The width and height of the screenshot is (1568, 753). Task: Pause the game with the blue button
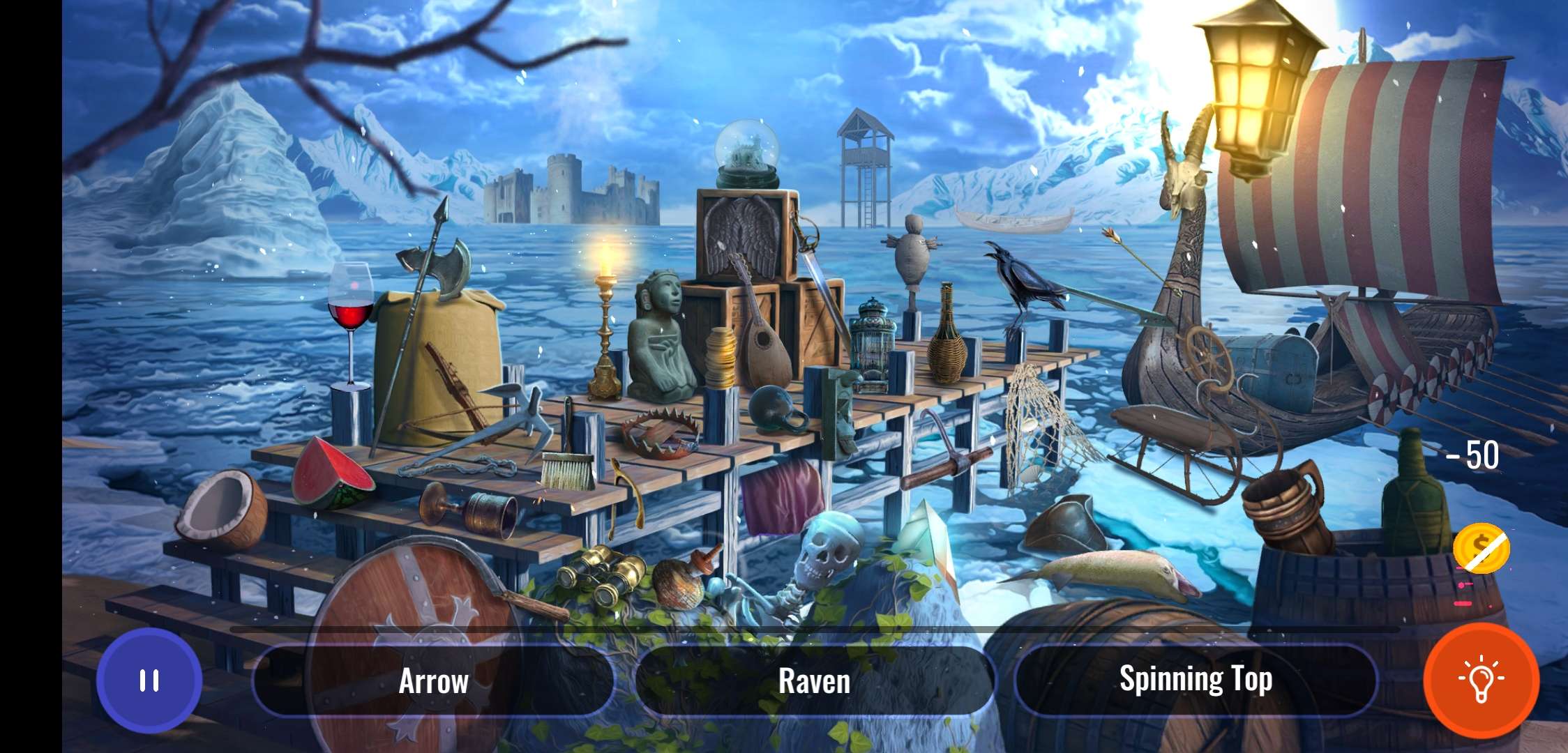(x=149, y=680)
